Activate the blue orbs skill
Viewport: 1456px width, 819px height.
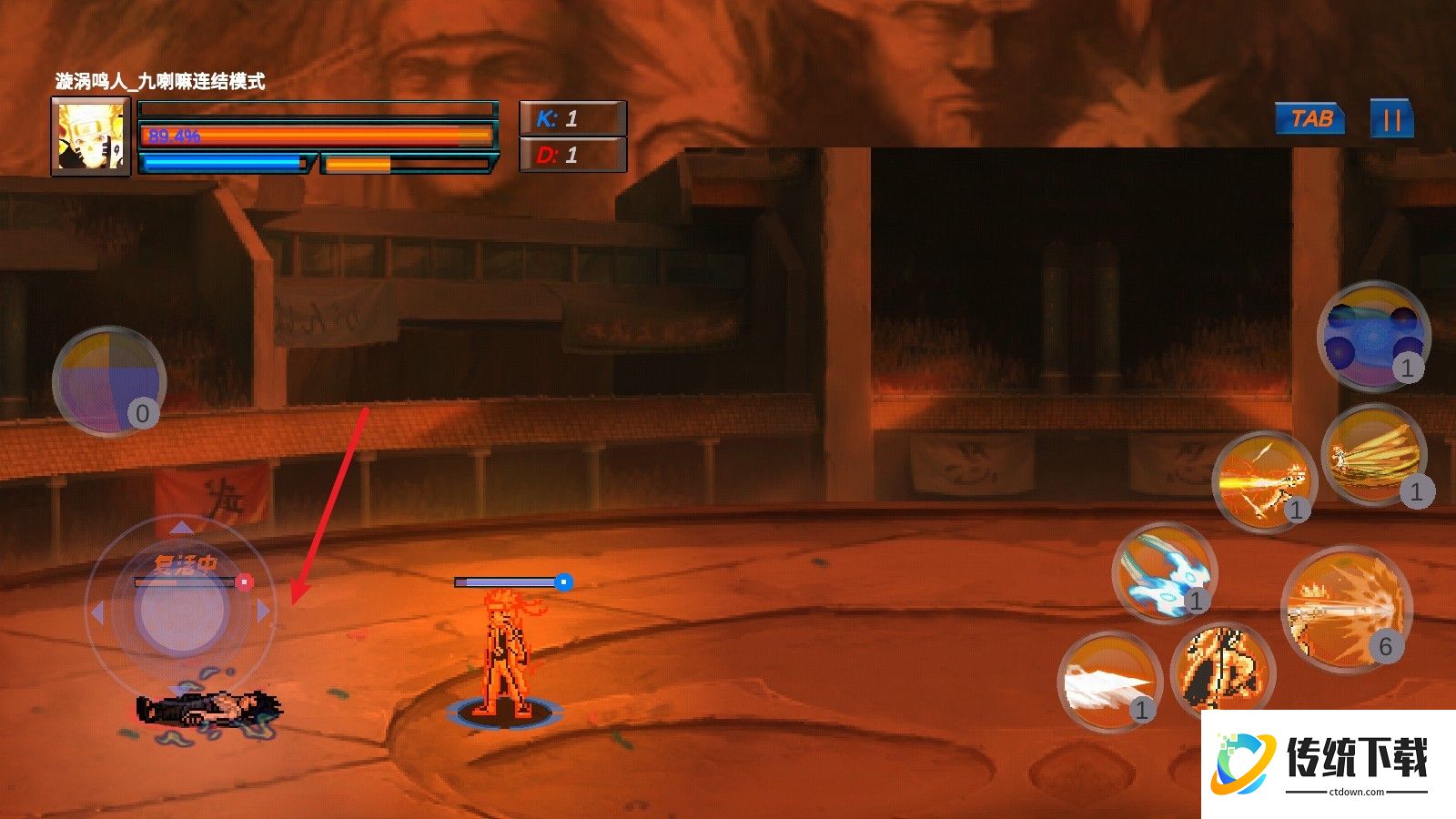pos(1373,336)
